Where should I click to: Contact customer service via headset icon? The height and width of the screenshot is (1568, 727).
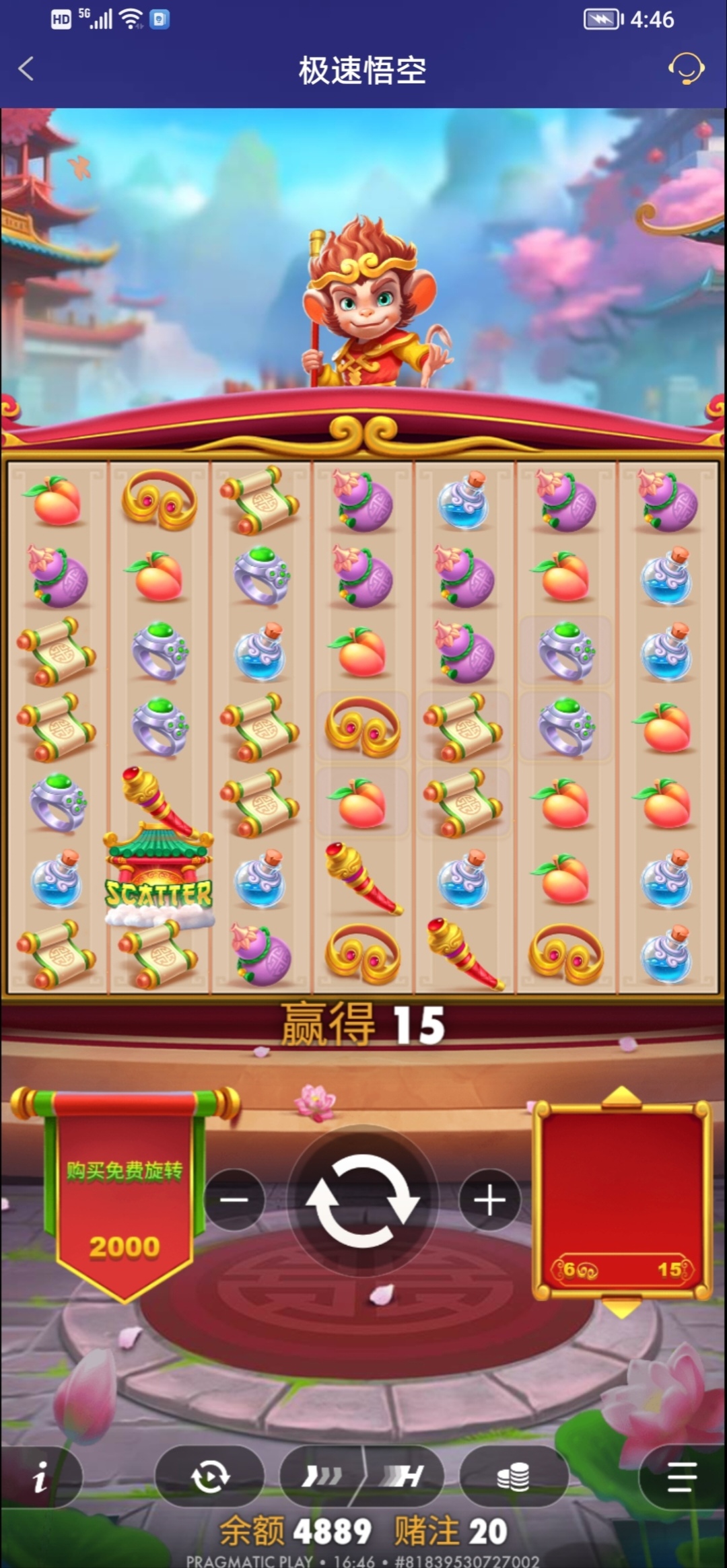pyautogui.click(x=685, y=69)
